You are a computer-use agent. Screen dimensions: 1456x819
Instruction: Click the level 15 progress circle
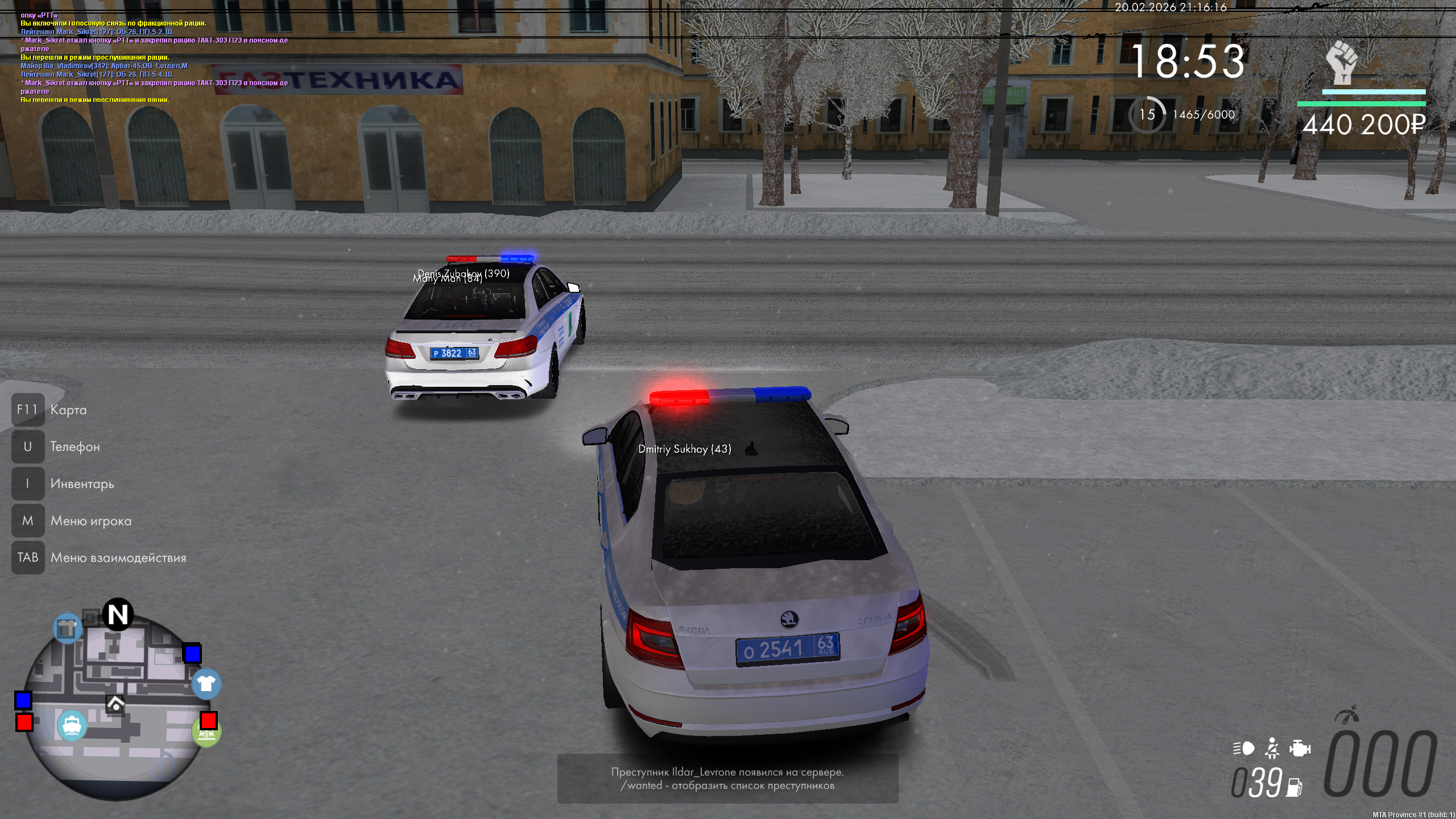point(1147,115)
